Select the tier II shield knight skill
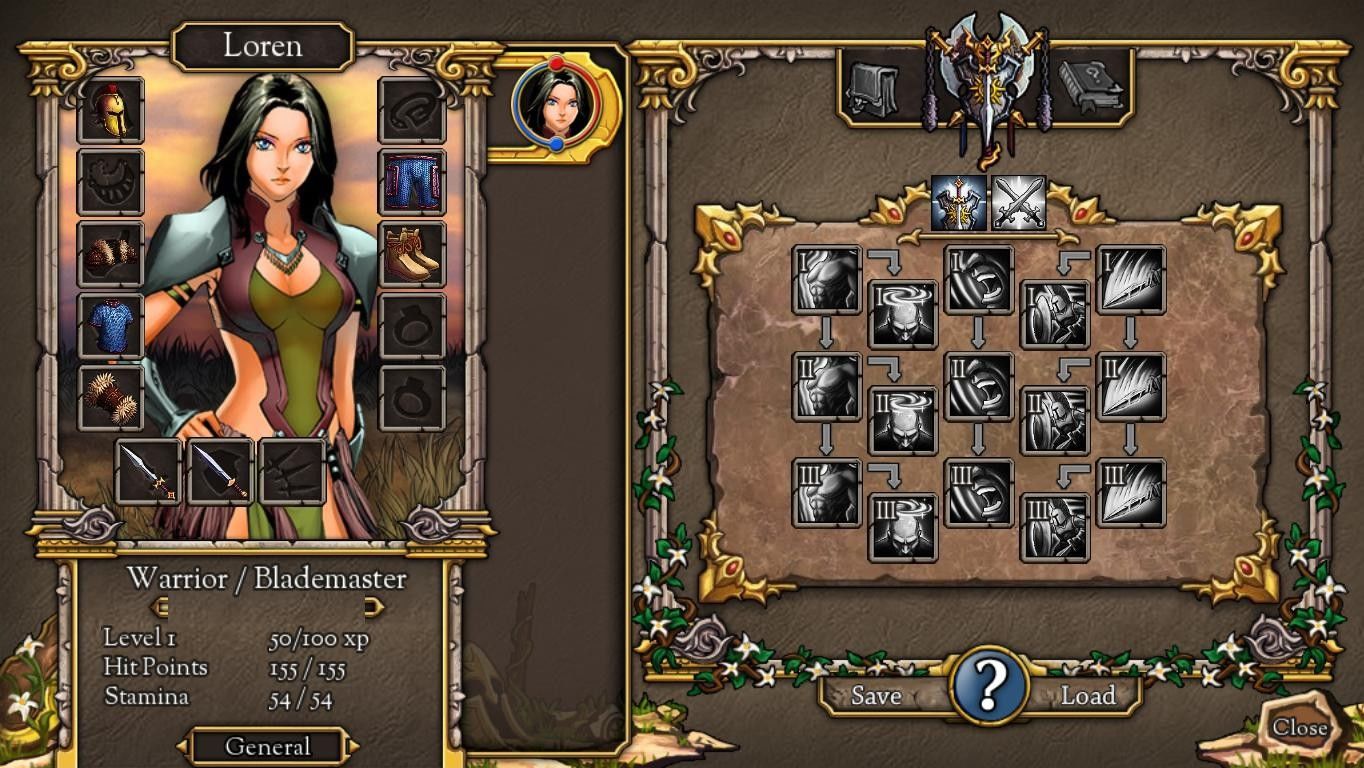 (1055, 421)
